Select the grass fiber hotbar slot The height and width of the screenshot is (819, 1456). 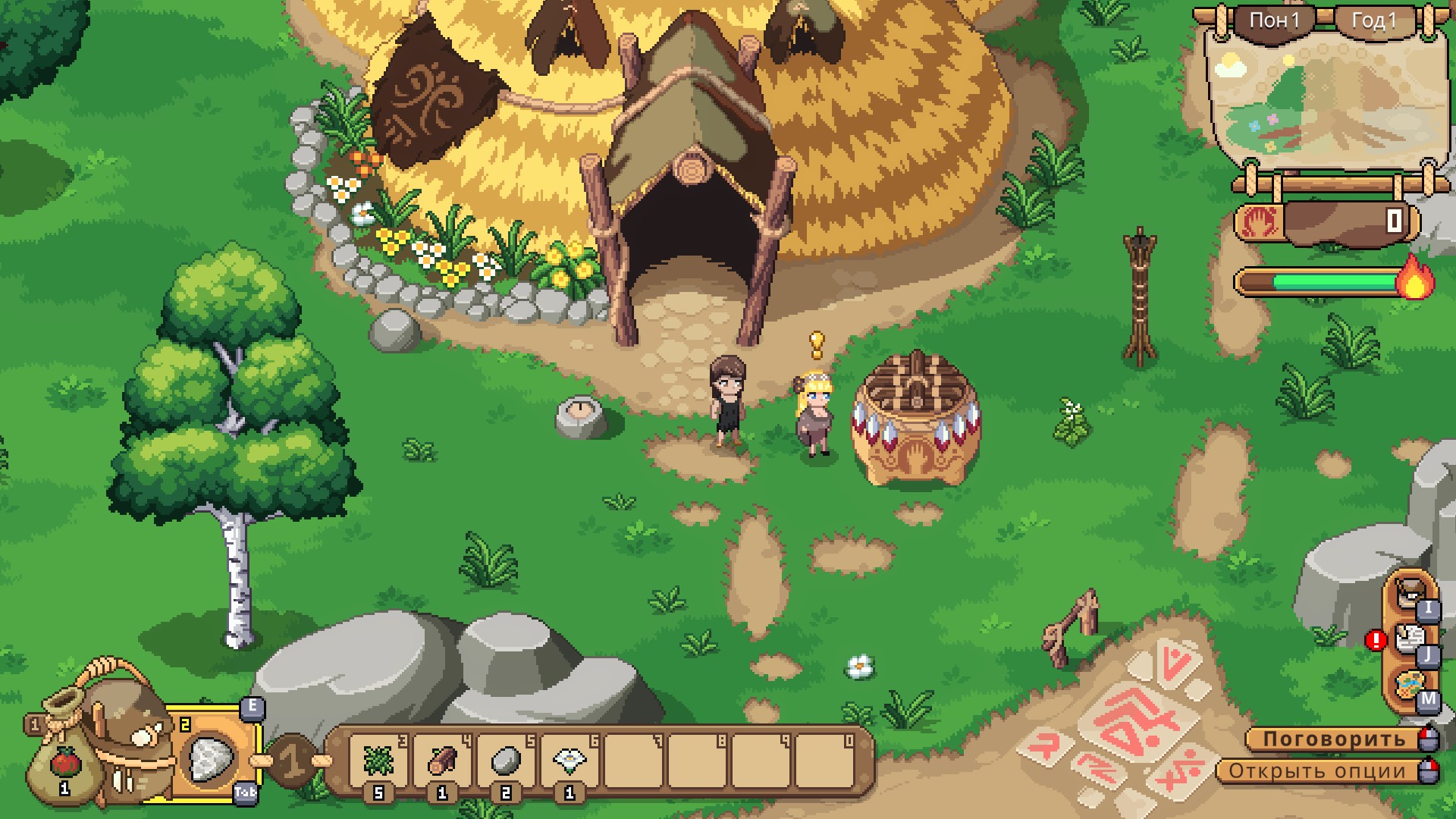(x=378, y=761)
